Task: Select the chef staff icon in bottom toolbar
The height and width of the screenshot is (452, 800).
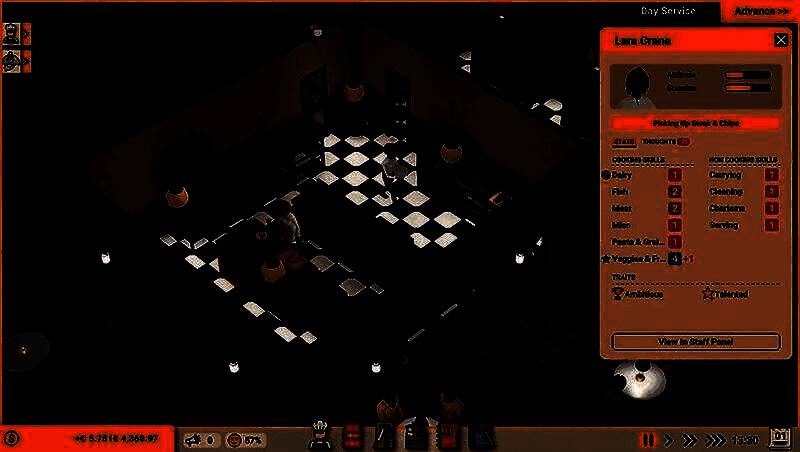Action: (322, 435)
